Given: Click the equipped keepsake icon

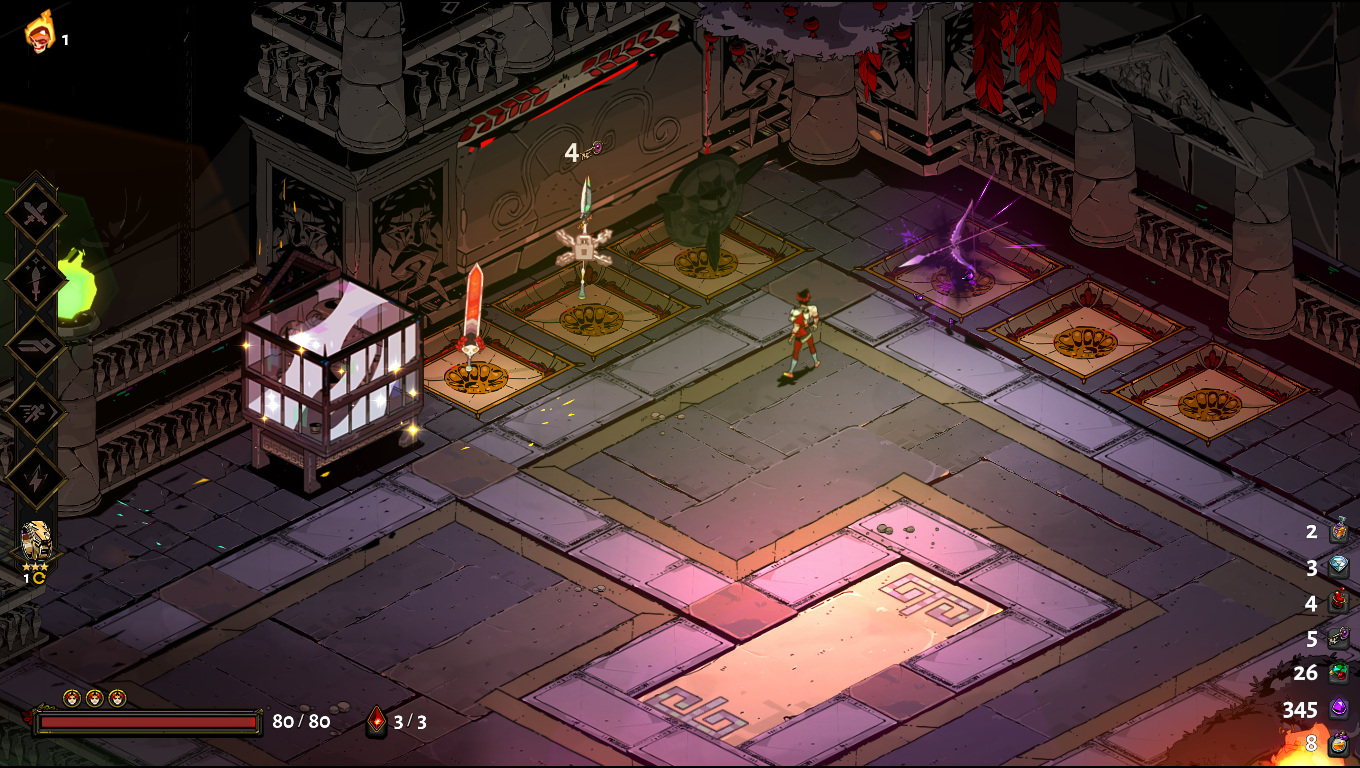Looking at the screenshot, I should (x=36, y=541).
